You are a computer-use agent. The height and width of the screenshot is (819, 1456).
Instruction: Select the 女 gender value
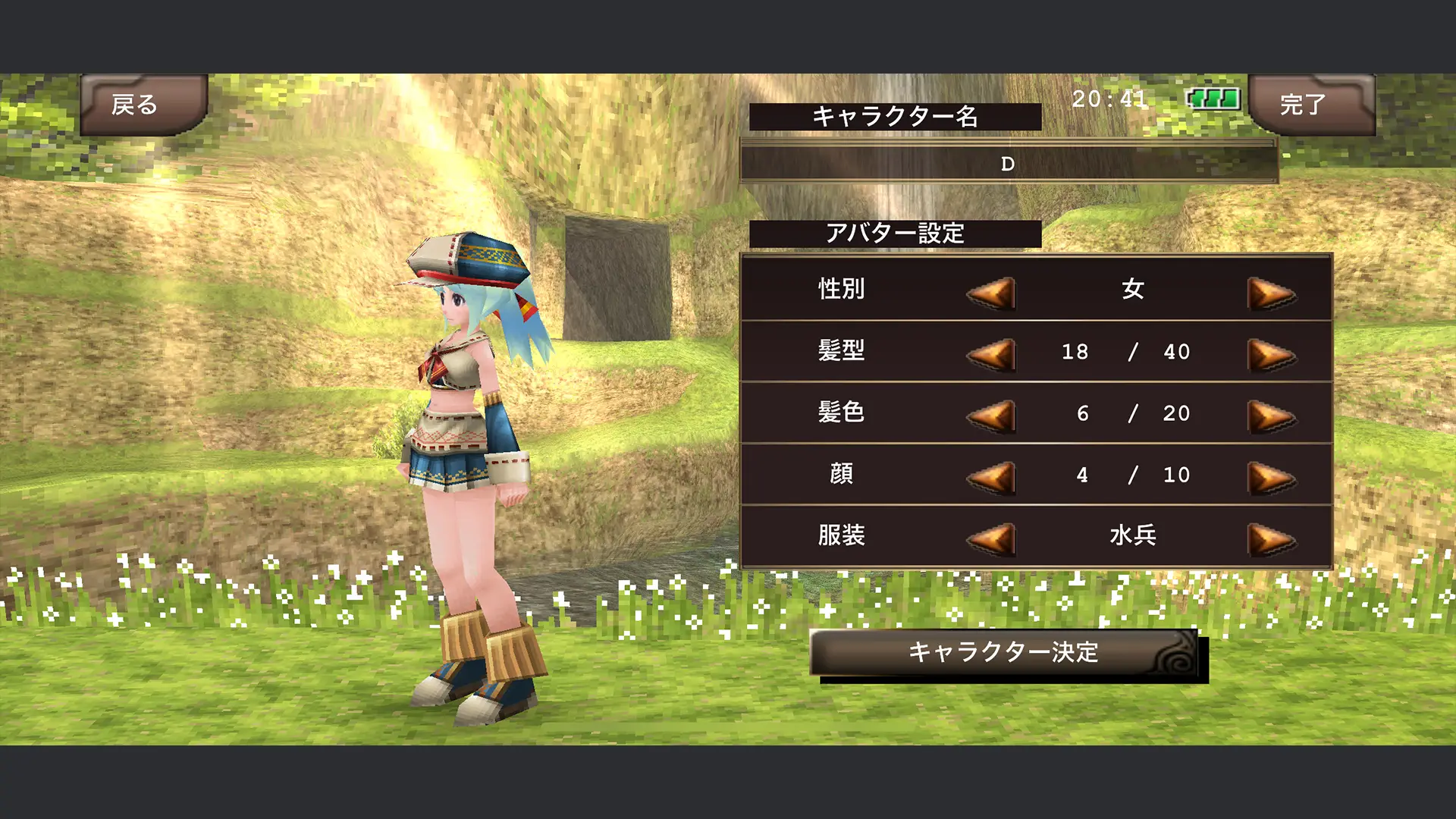click(x=1132, y=290)
